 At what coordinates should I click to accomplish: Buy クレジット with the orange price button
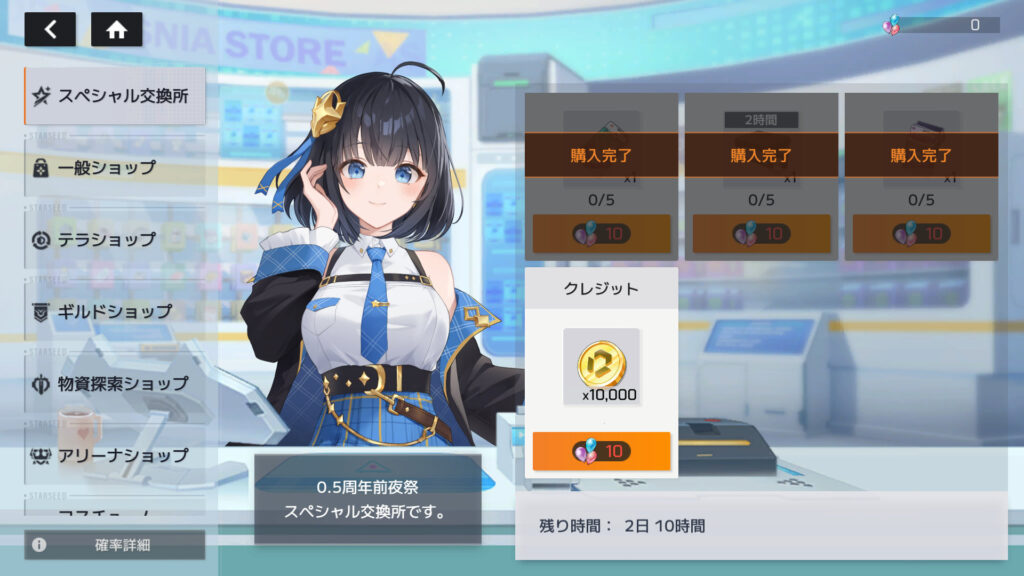(x=601, y=451)
